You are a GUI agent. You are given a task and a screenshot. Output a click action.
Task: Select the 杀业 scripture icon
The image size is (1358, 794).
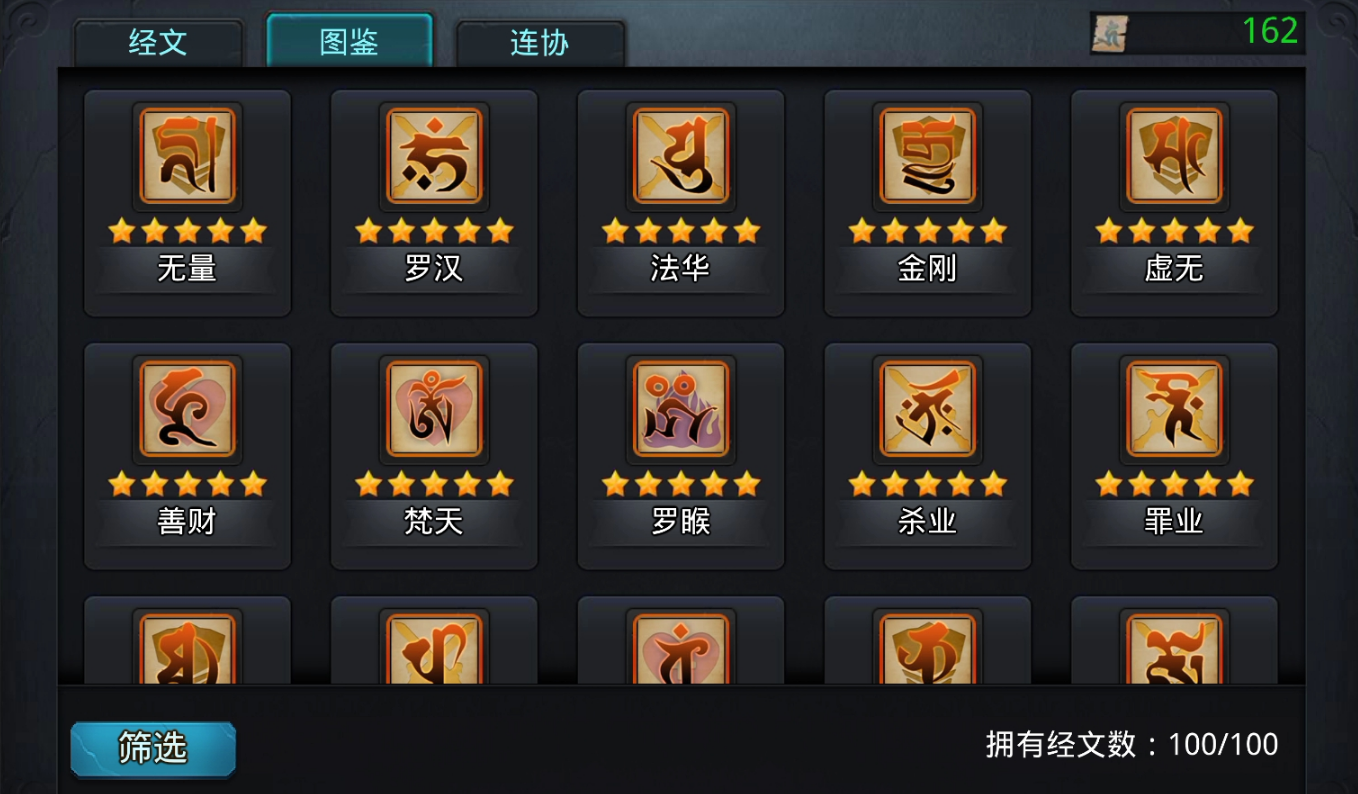pos(926,410)
